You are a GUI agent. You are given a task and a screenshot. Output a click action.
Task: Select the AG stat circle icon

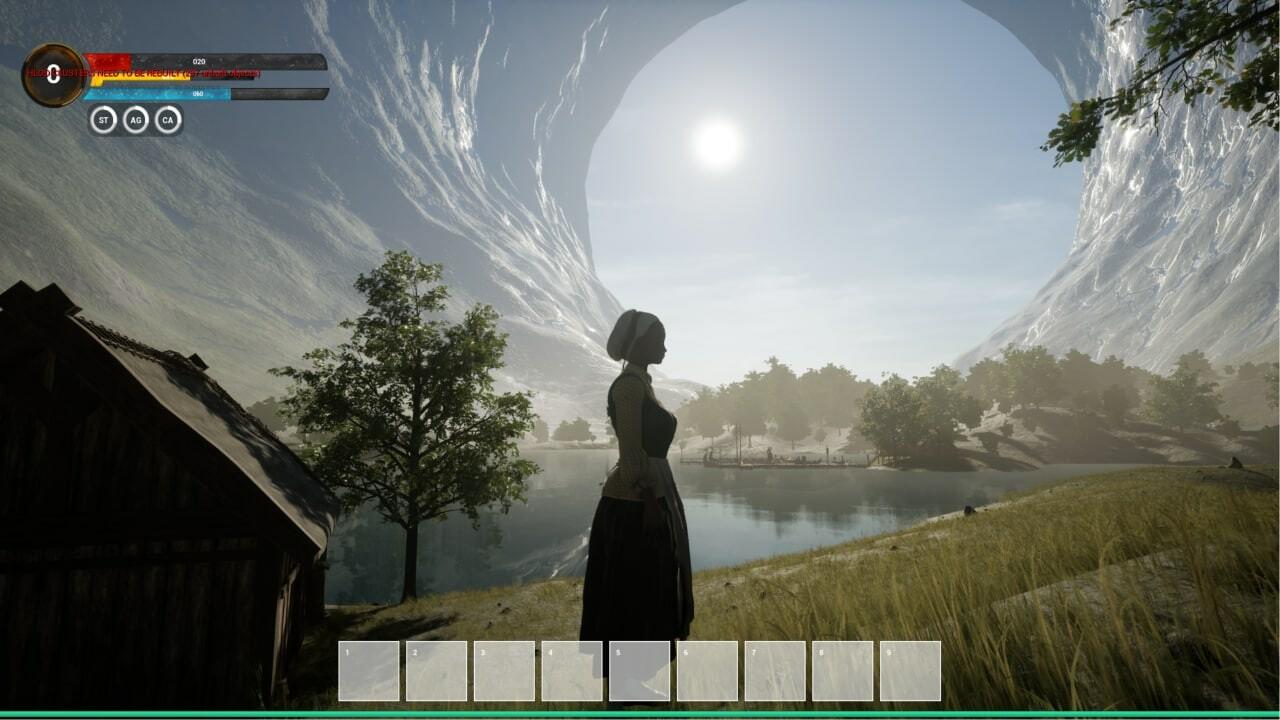click(136, 120)
